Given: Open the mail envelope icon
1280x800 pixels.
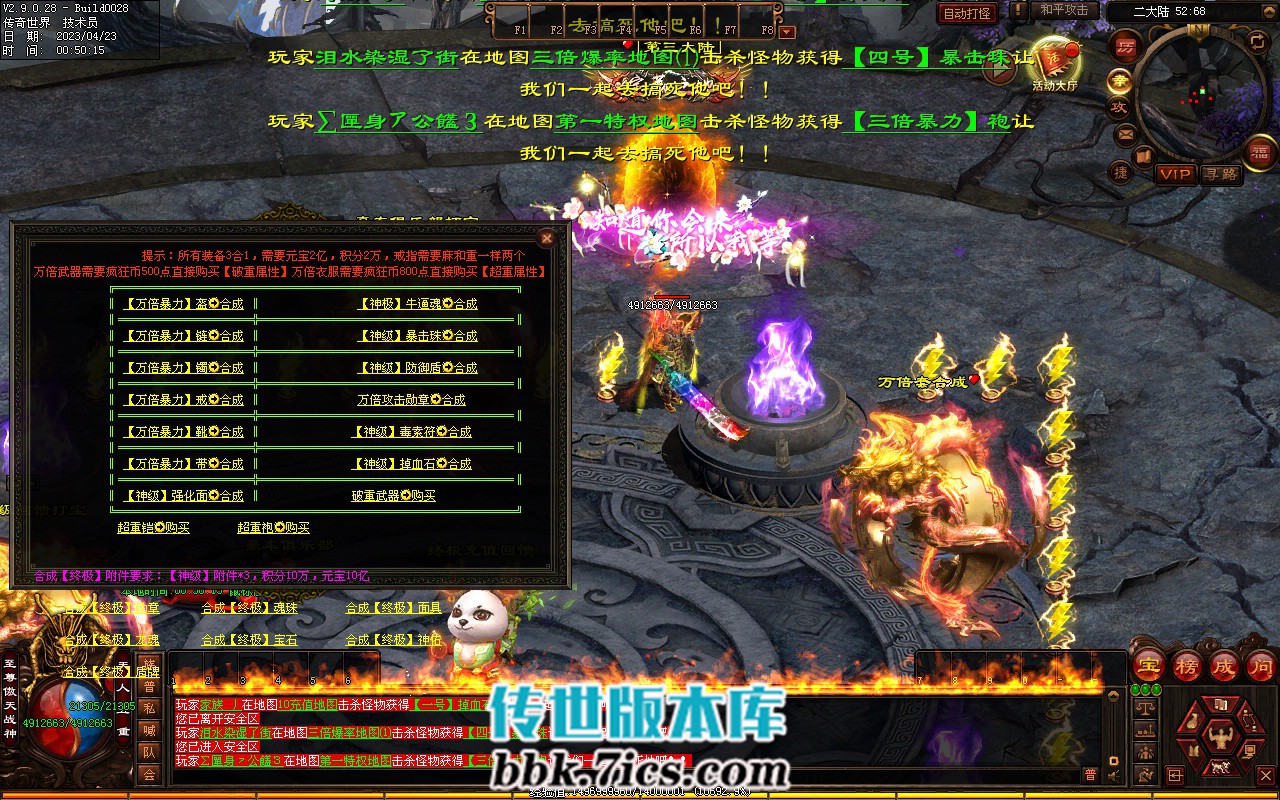Looking at the screenshot, I should click(1125, 134).
